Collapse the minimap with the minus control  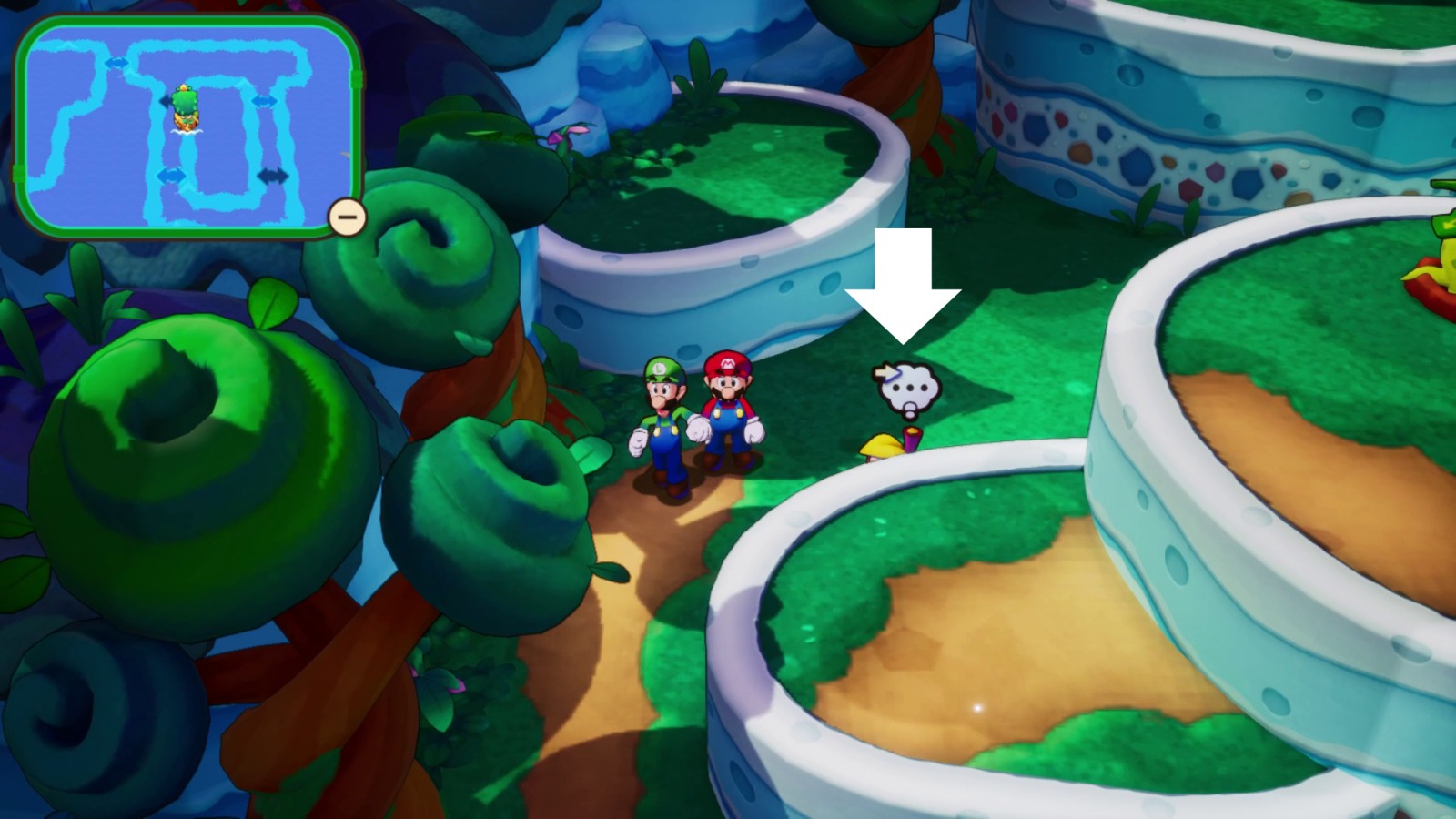coord(346,217)
